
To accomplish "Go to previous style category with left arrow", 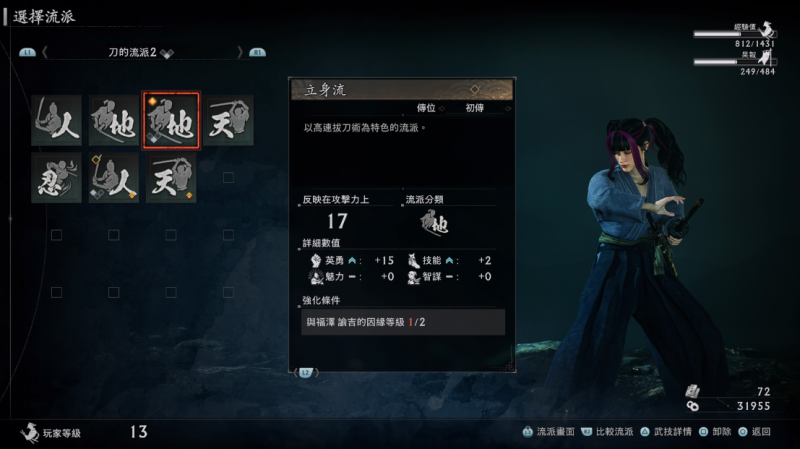I will [44, 52].
